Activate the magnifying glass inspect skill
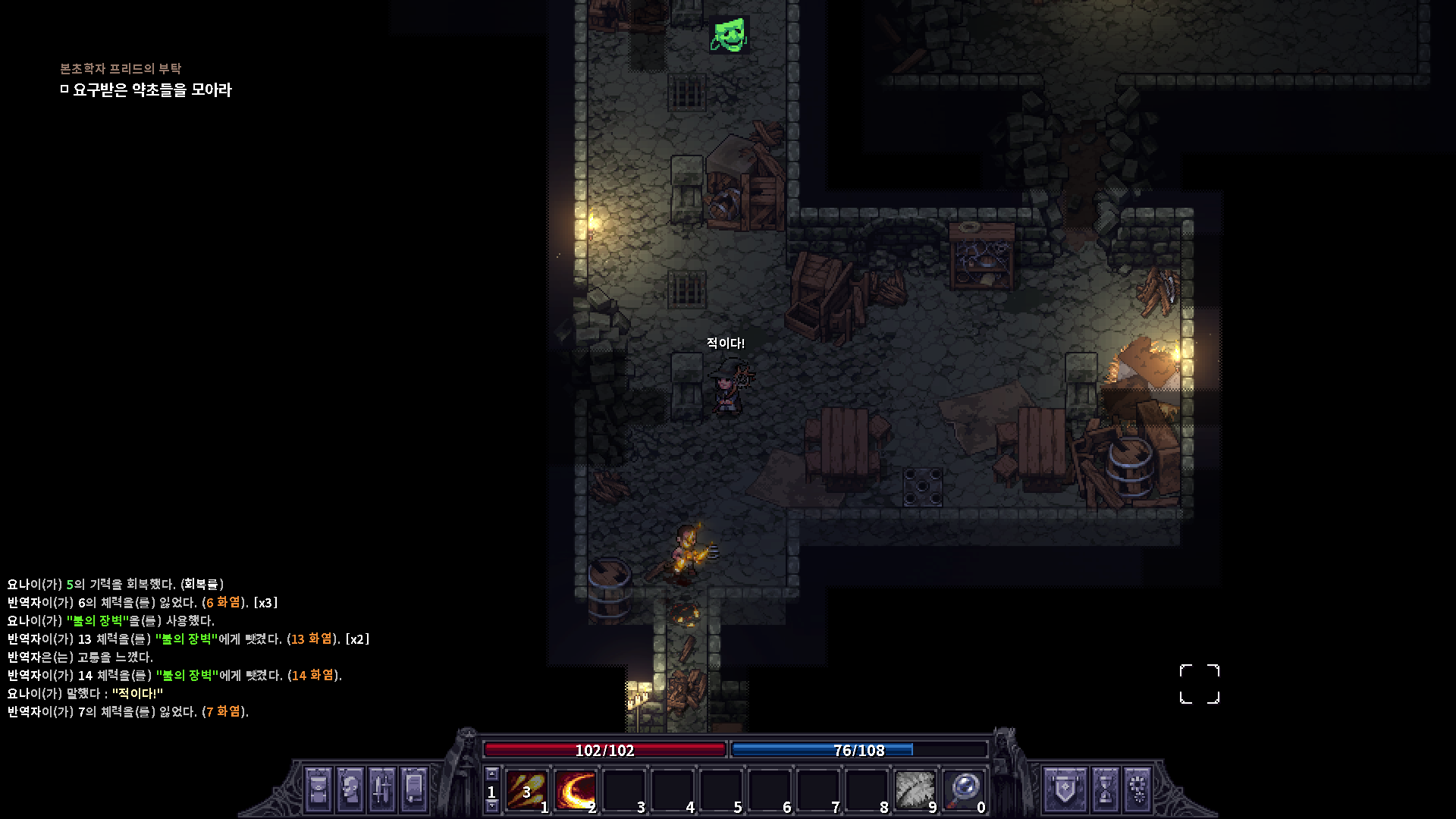1456x819 pixels. click(964, 790)
